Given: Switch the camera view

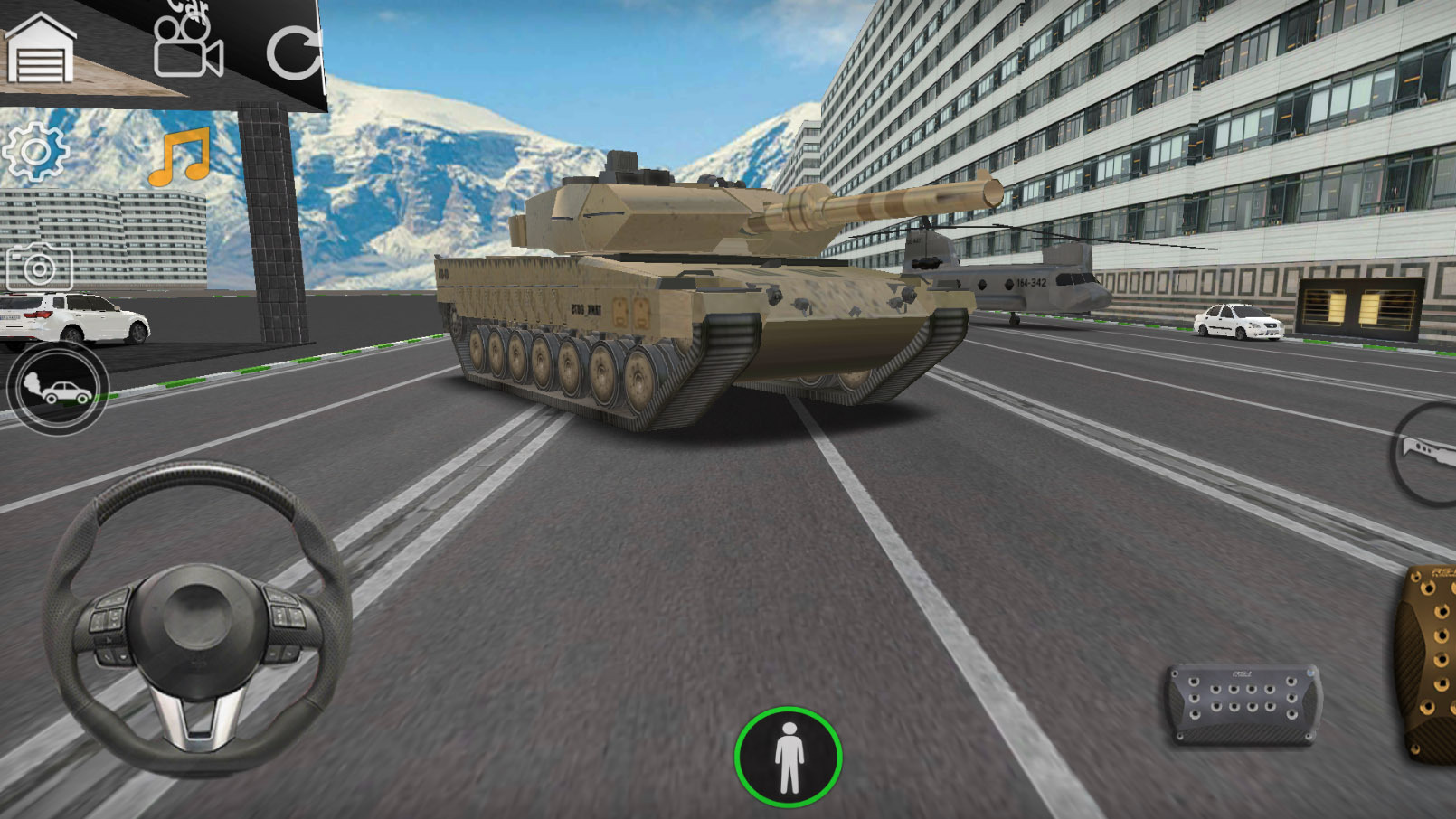Looking at the screenshot, I should 188,47.
